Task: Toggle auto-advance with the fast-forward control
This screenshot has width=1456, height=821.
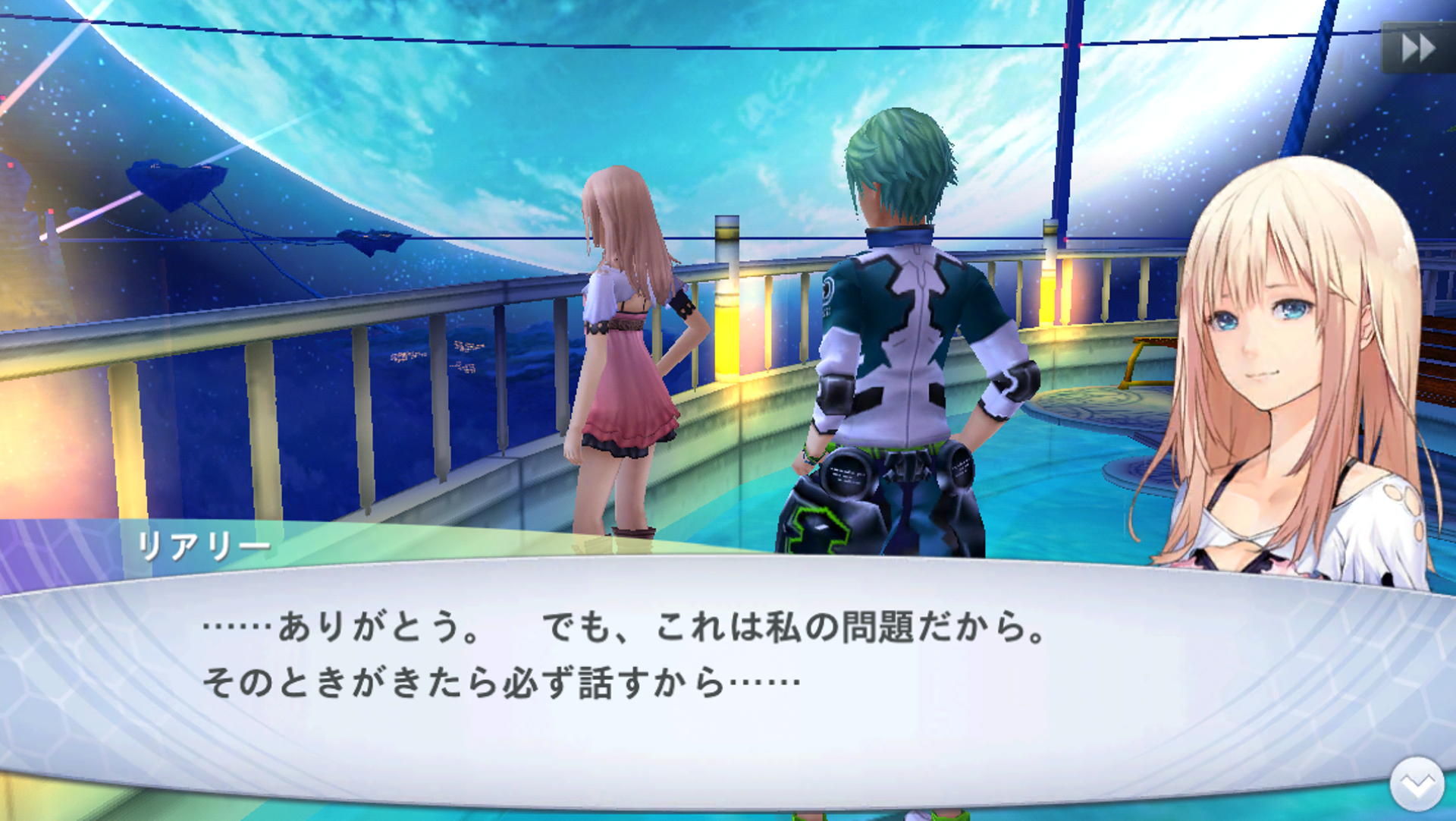Action: pyautogui.click(x=1417, y=48)
